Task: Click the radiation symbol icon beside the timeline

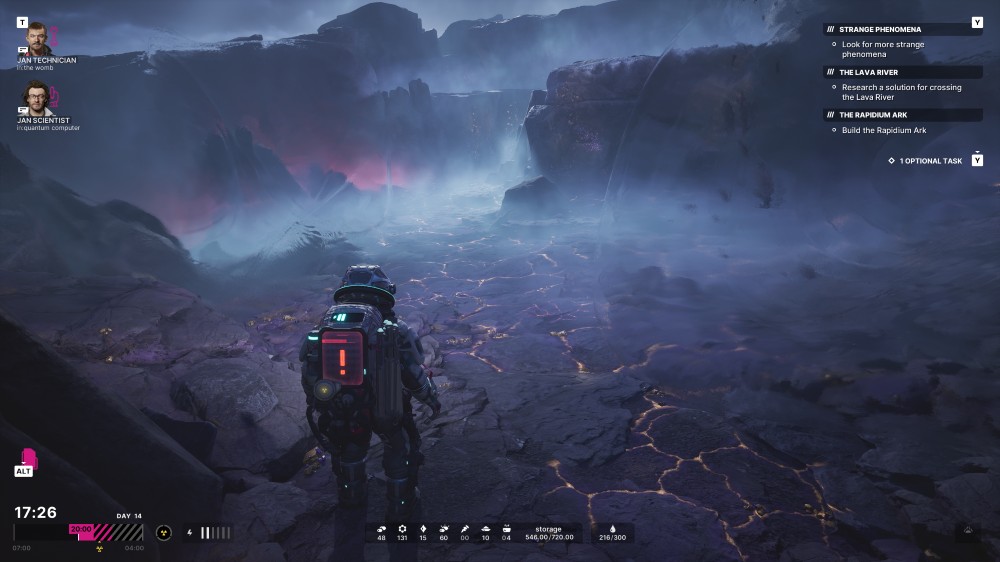Action: 164,533
